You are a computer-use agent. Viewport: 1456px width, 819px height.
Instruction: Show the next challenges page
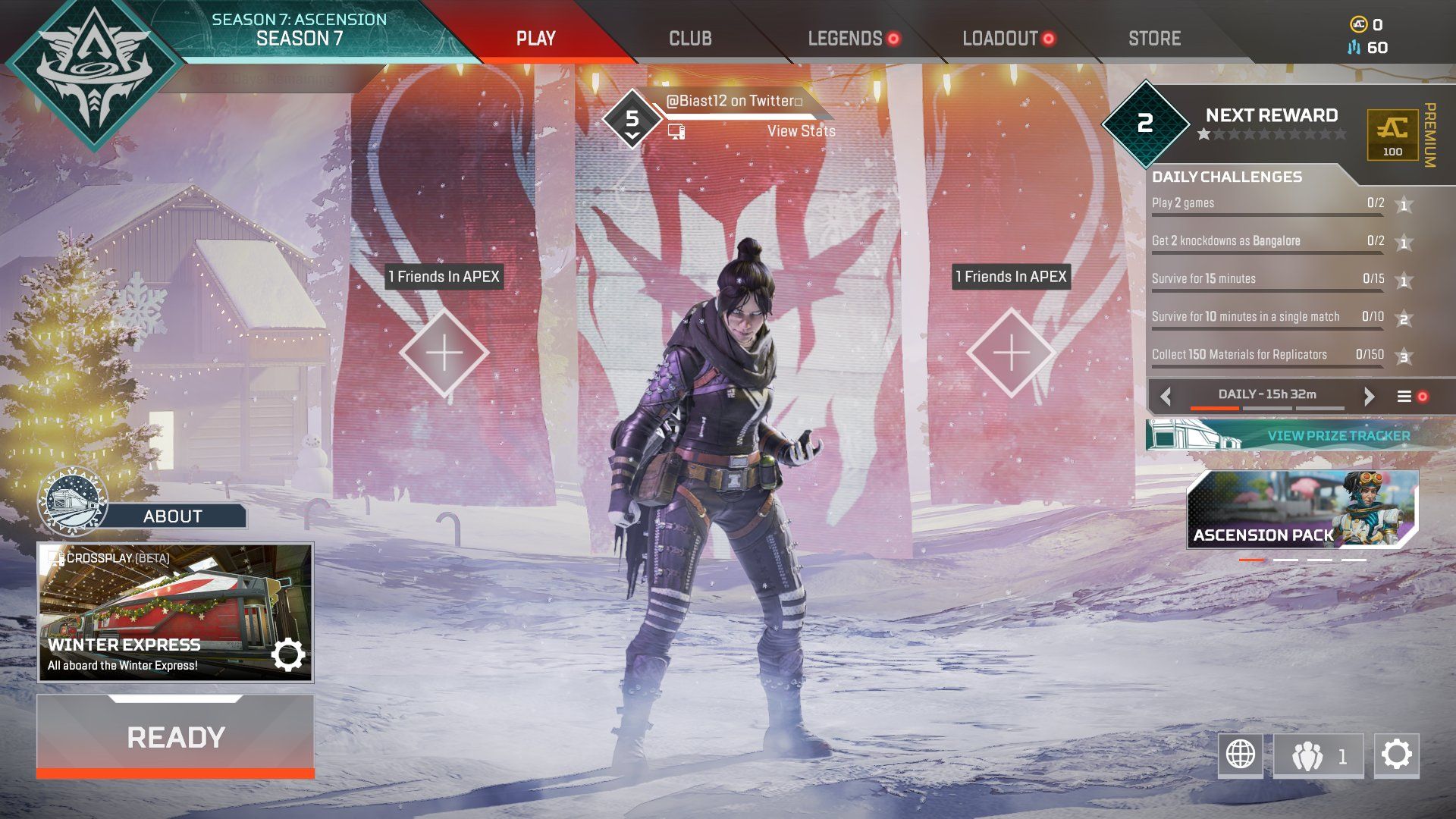(1369, 397)
